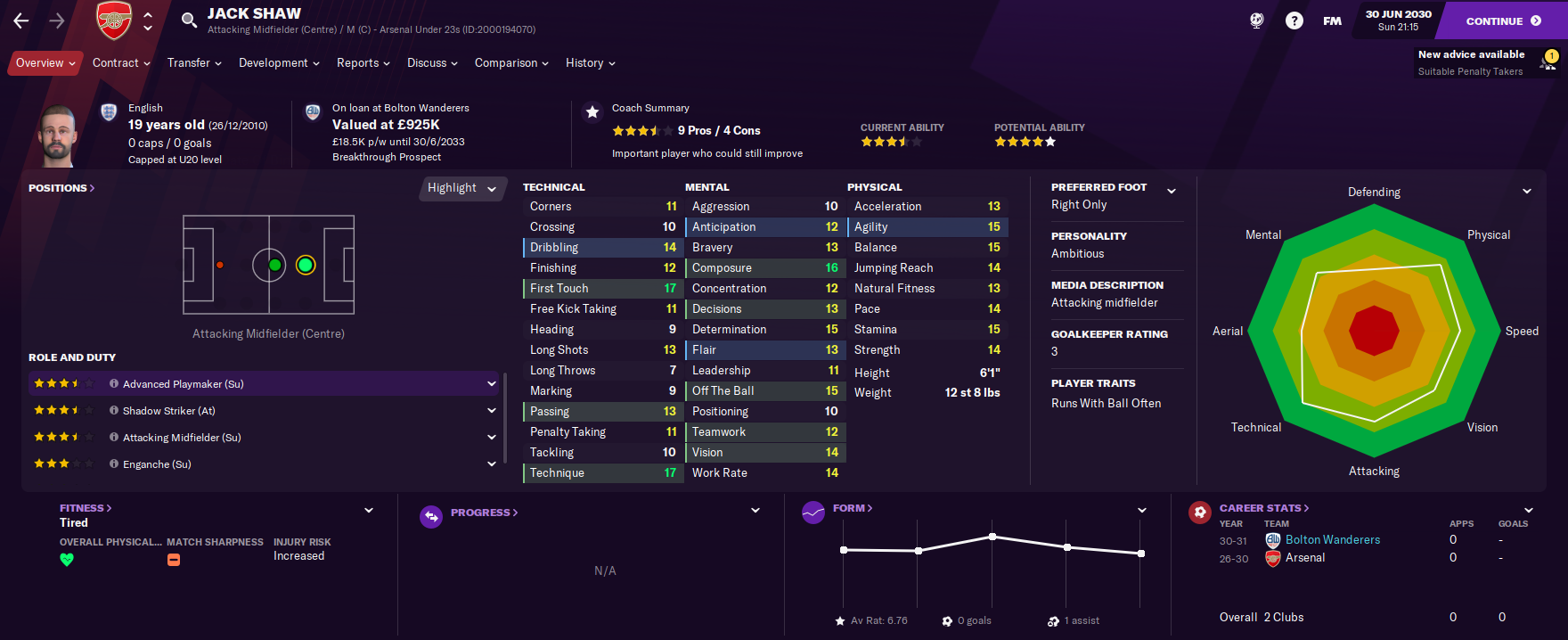This screenshot has width=1568, height=640.
Task: Open the Contract menu
Action: tap(121, 63)
